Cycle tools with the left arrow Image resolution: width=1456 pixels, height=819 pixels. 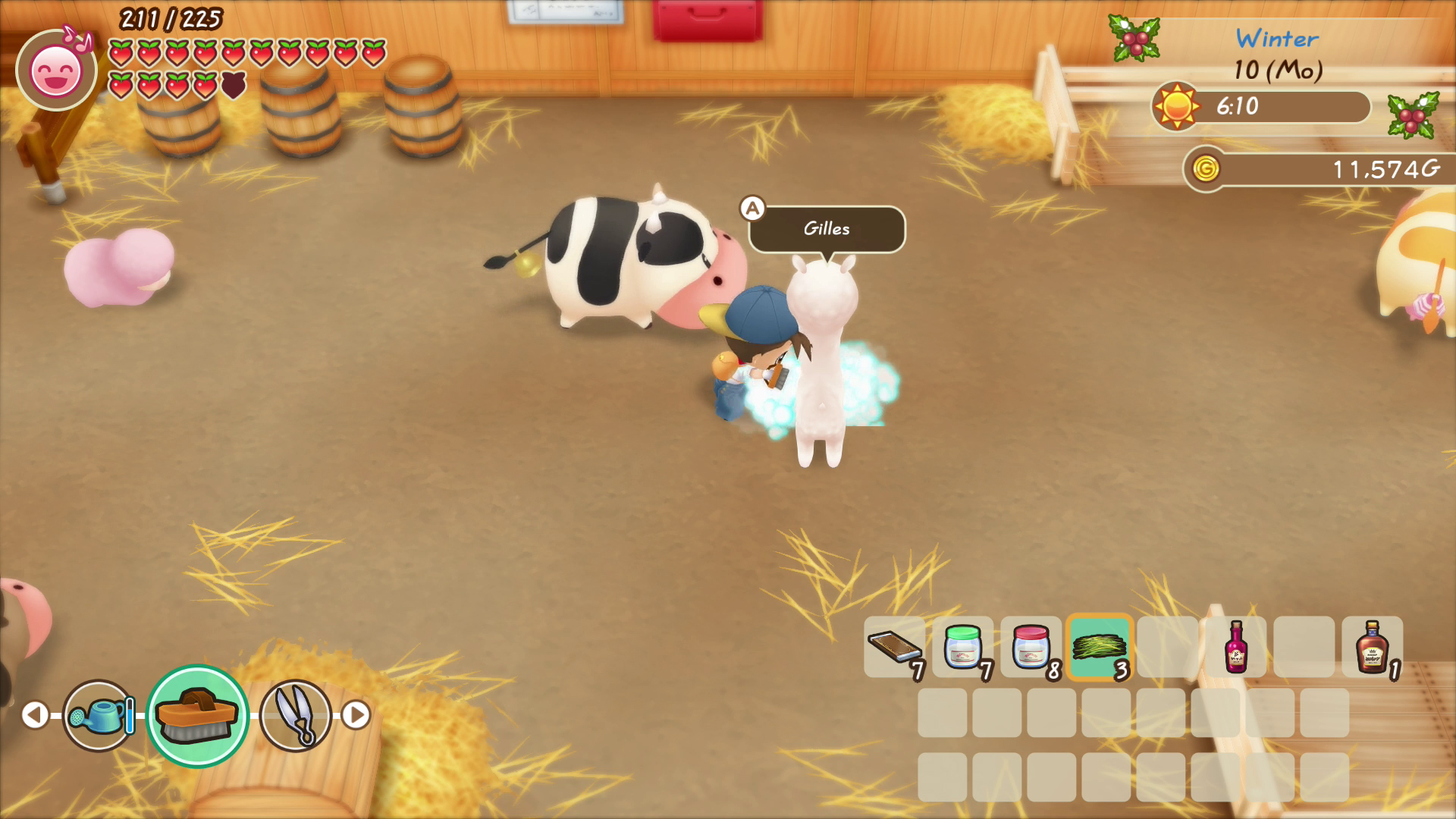point(34,714)
